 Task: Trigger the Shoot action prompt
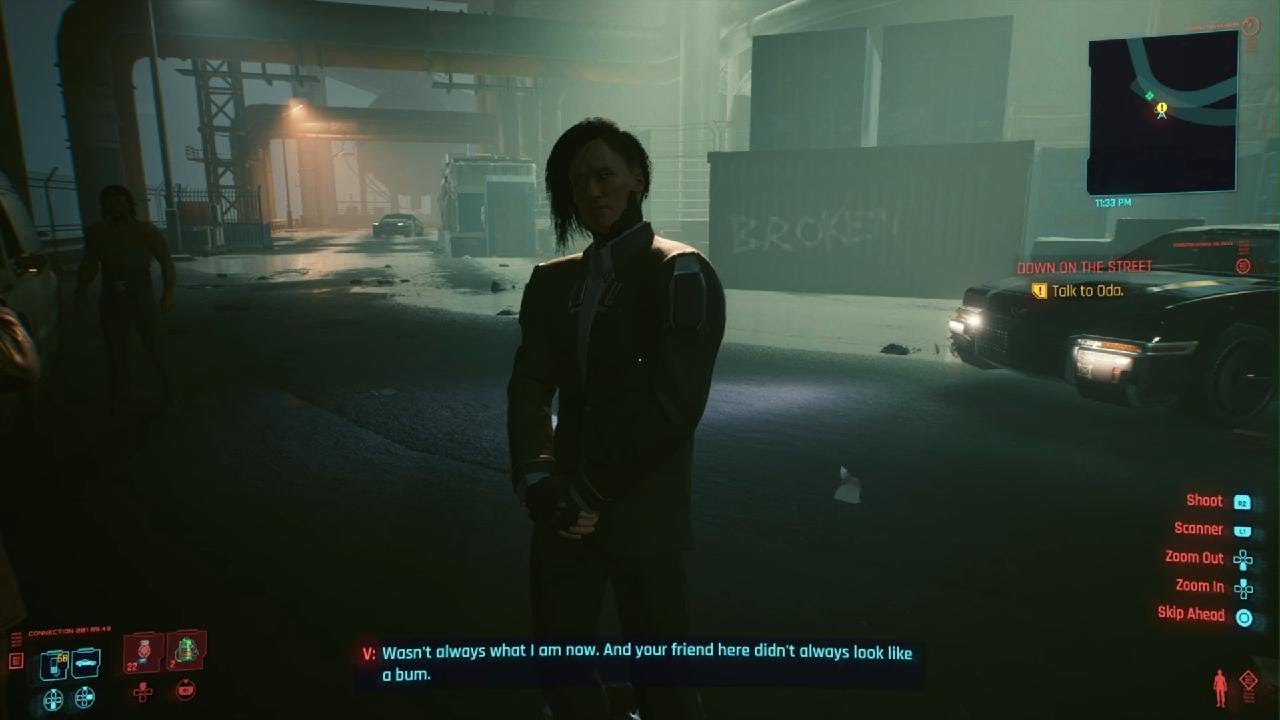(x=1204, y=500)
